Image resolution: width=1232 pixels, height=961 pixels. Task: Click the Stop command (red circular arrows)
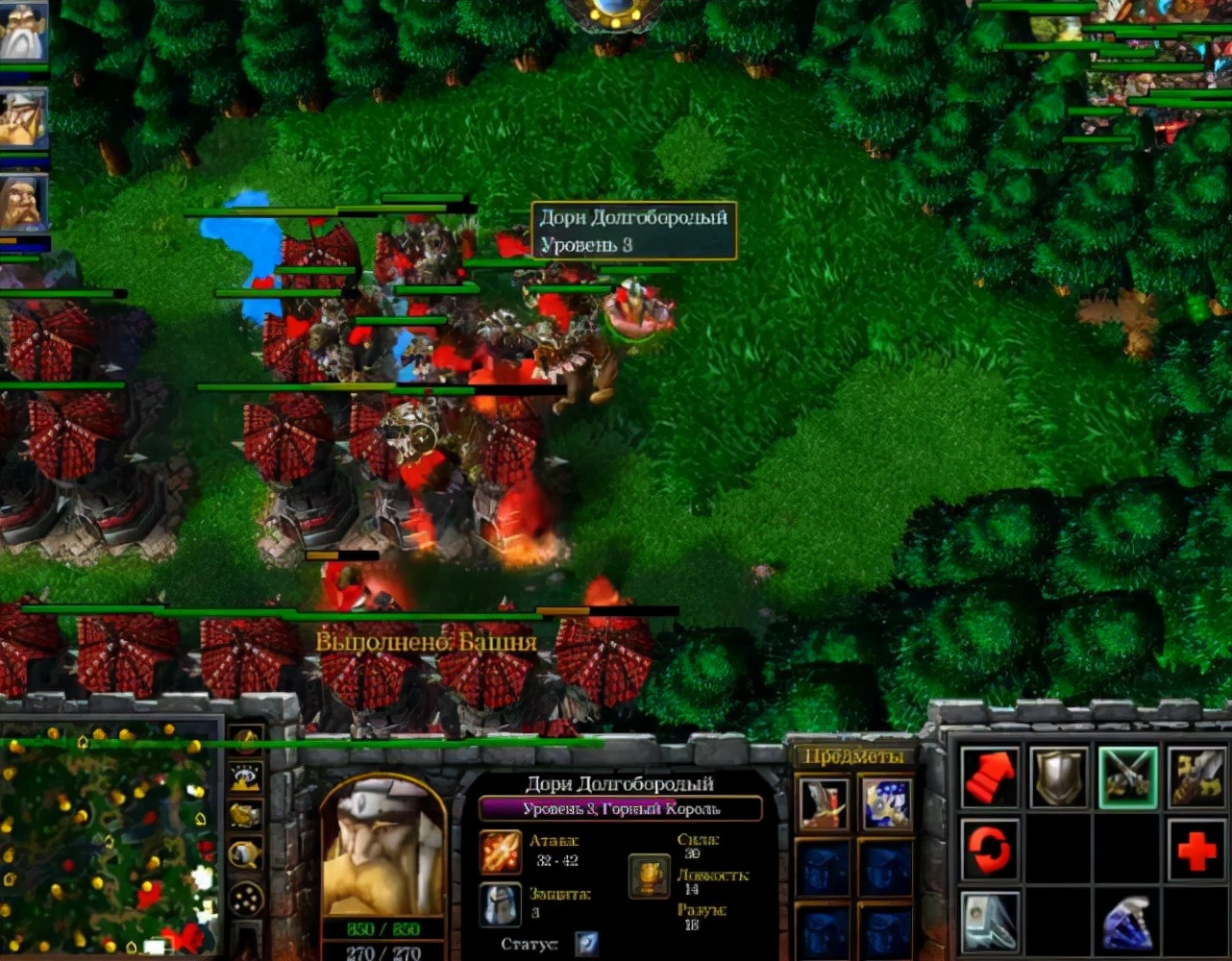989,850
